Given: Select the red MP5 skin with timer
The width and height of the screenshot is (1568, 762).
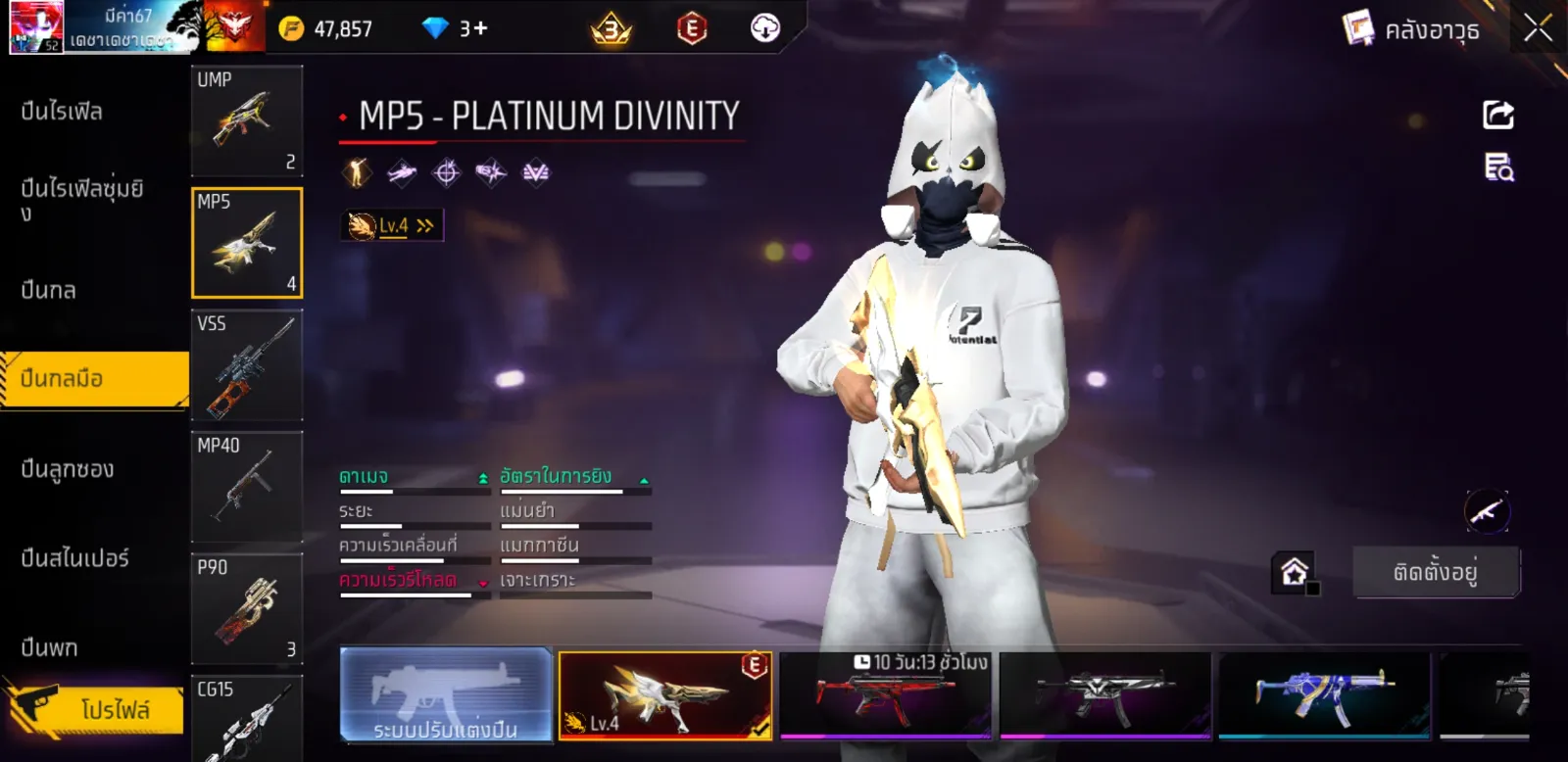Looking at the screenshot, I should pyautogui.click(x=885, y=694).
